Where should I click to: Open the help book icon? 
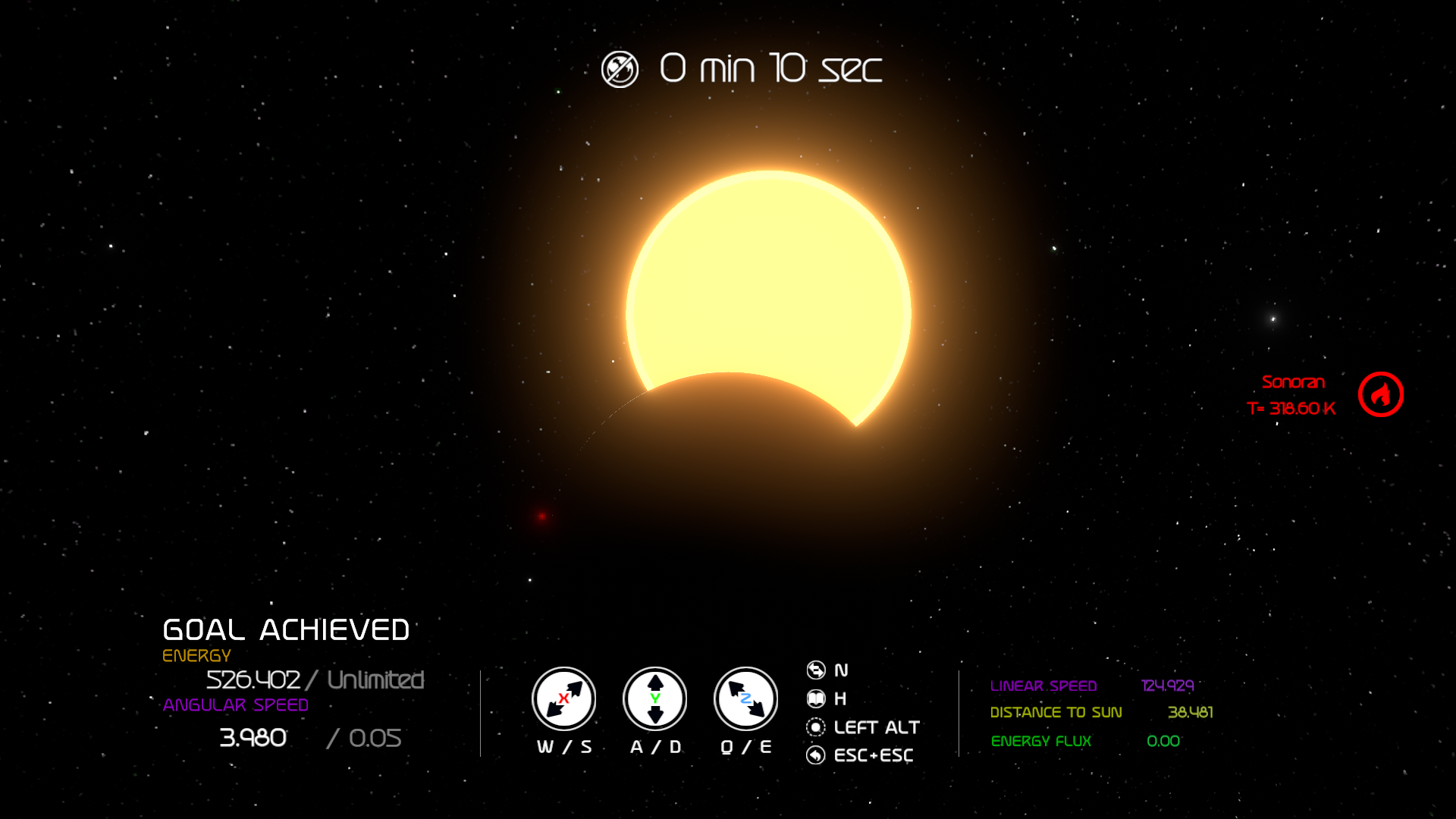pyautogui.click(x=816, y=698)
